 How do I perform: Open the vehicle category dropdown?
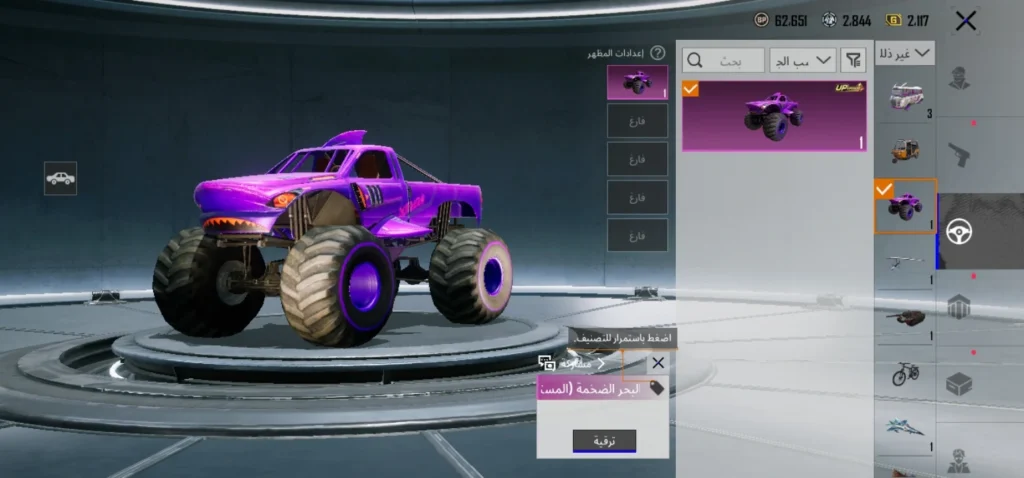coord(904,53)
